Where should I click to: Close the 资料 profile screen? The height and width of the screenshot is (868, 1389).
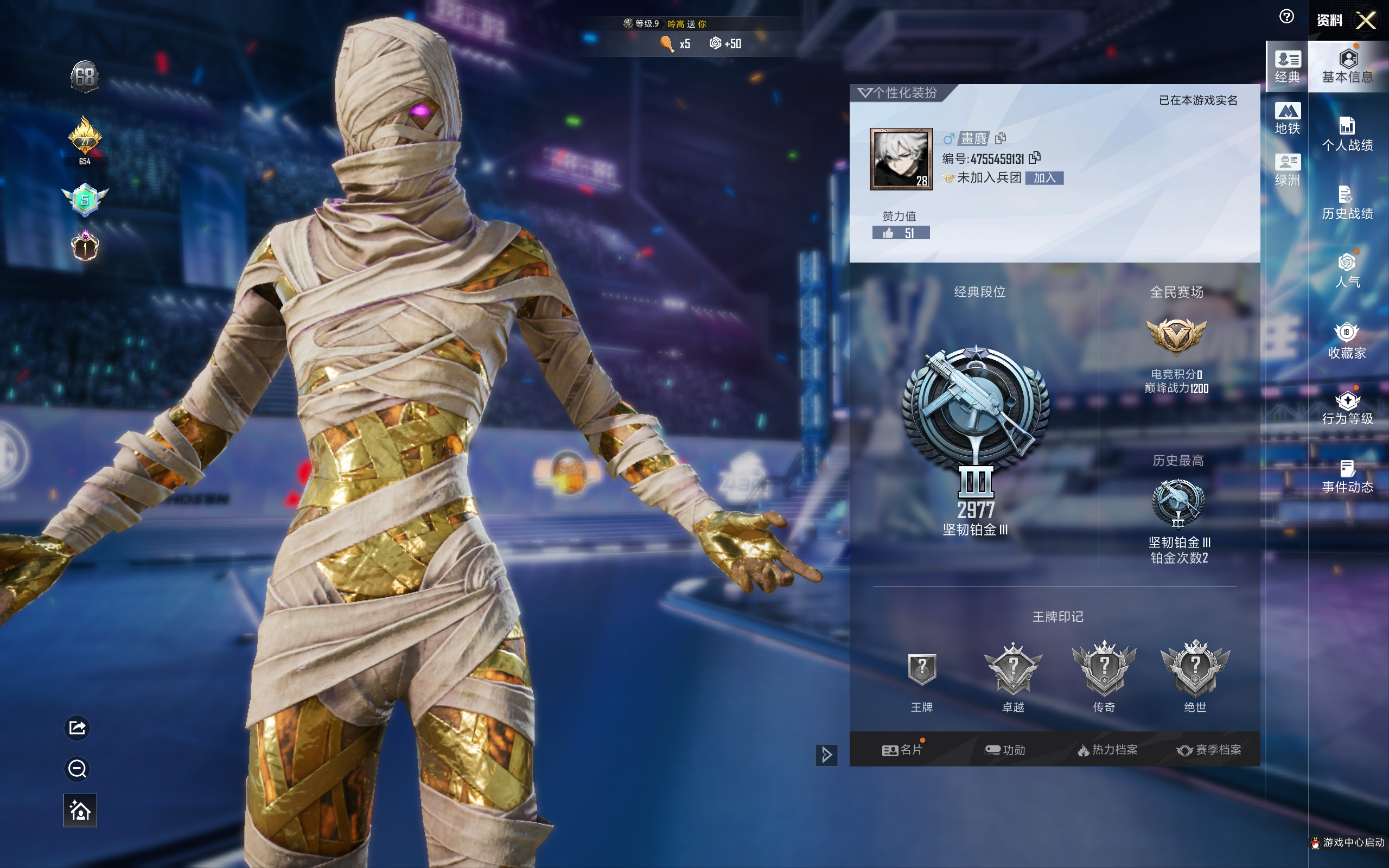pyautogui.click(x=1366, y=21)
